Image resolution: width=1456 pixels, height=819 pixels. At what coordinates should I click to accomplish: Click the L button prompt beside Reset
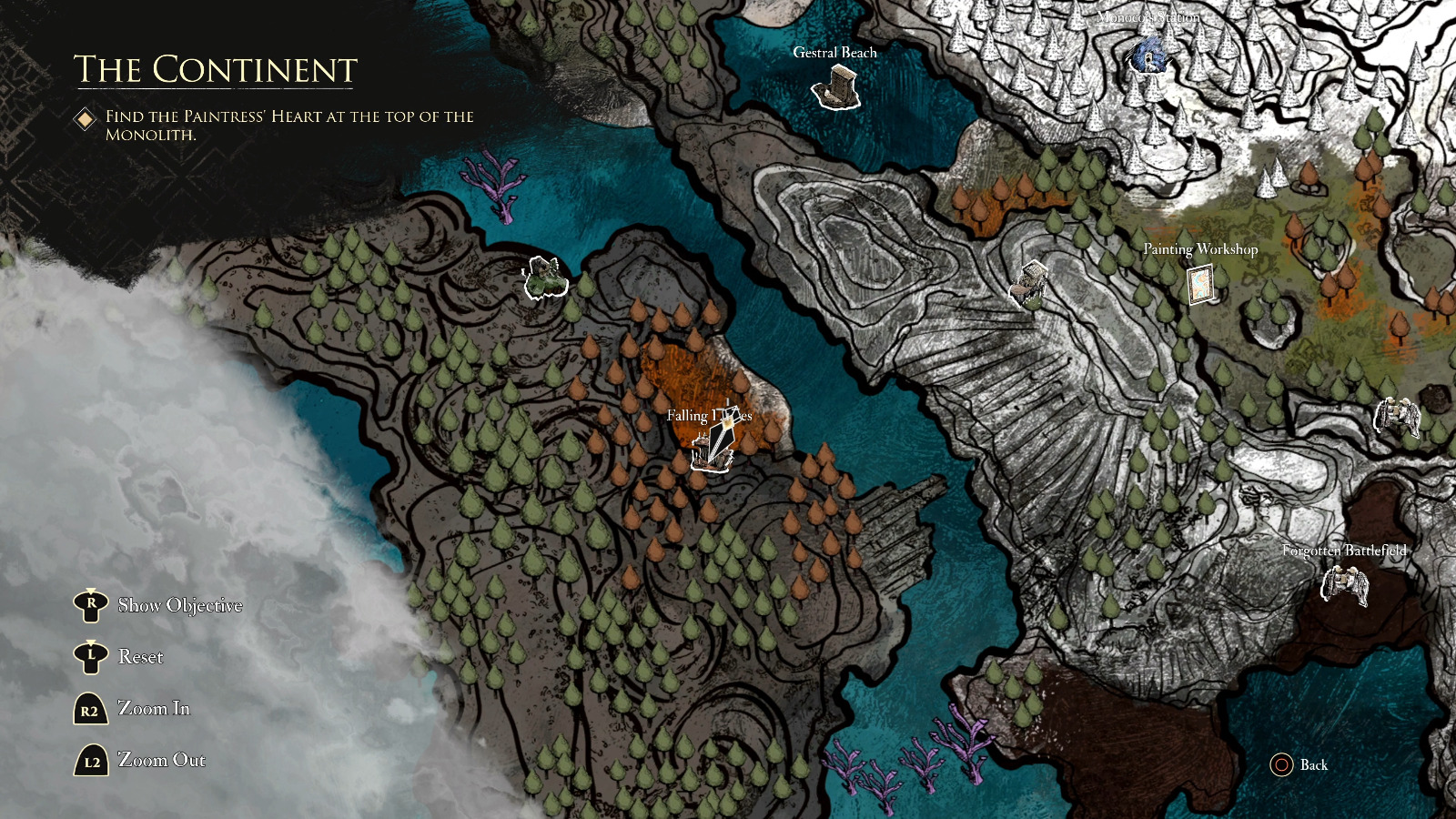(89, 656)
